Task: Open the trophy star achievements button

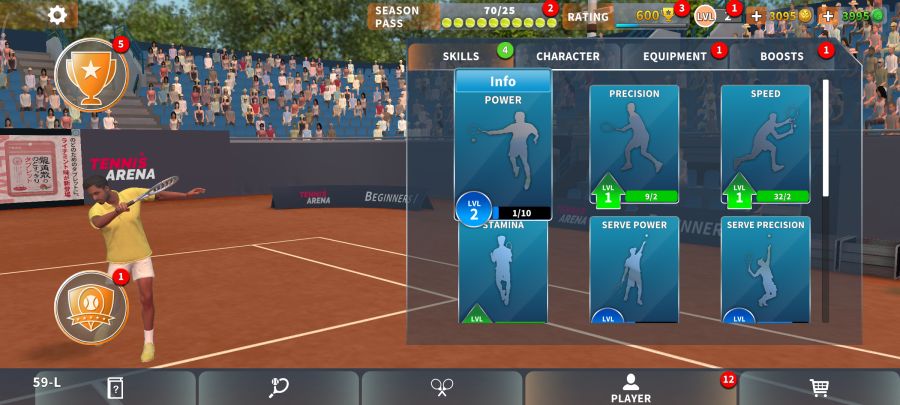Action: point(91,74)
